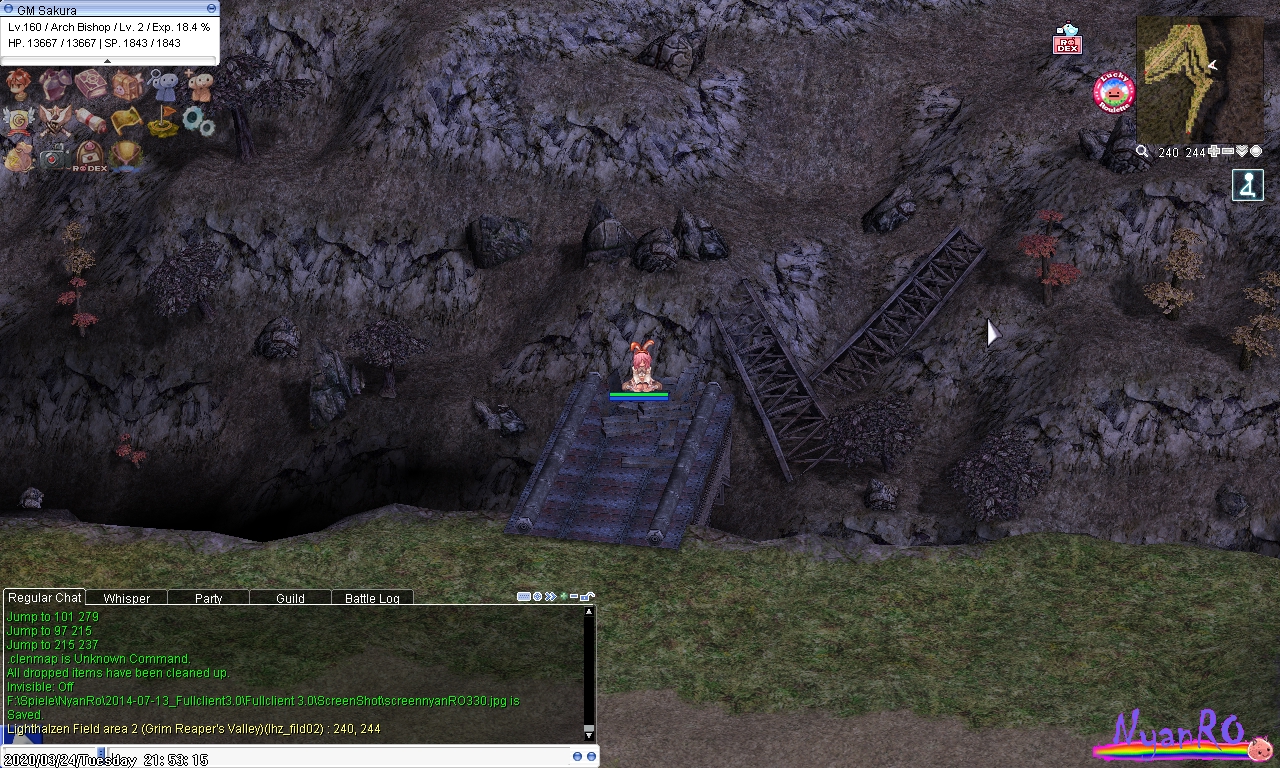Zoom in the minimap with the plus button
The height and width of the screenshot is (768, 1280).
[1214, 152]
